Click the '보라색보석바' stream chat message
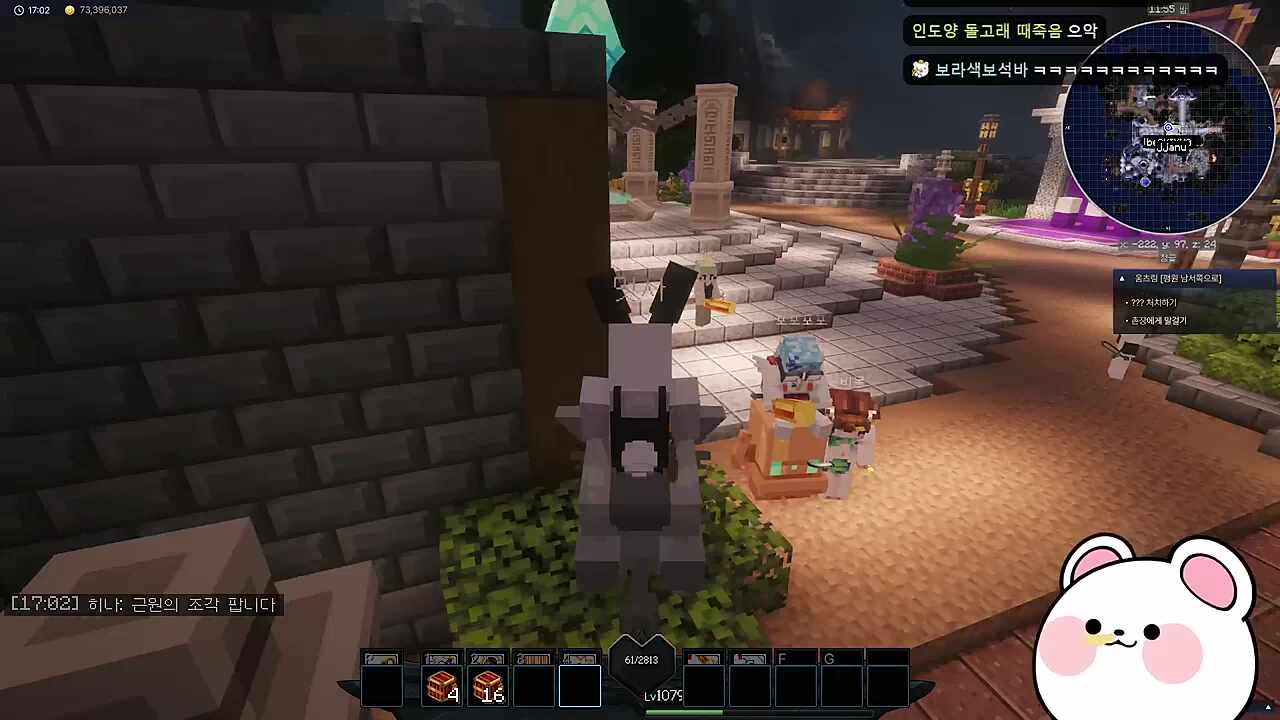 [x=1063, y=70]
